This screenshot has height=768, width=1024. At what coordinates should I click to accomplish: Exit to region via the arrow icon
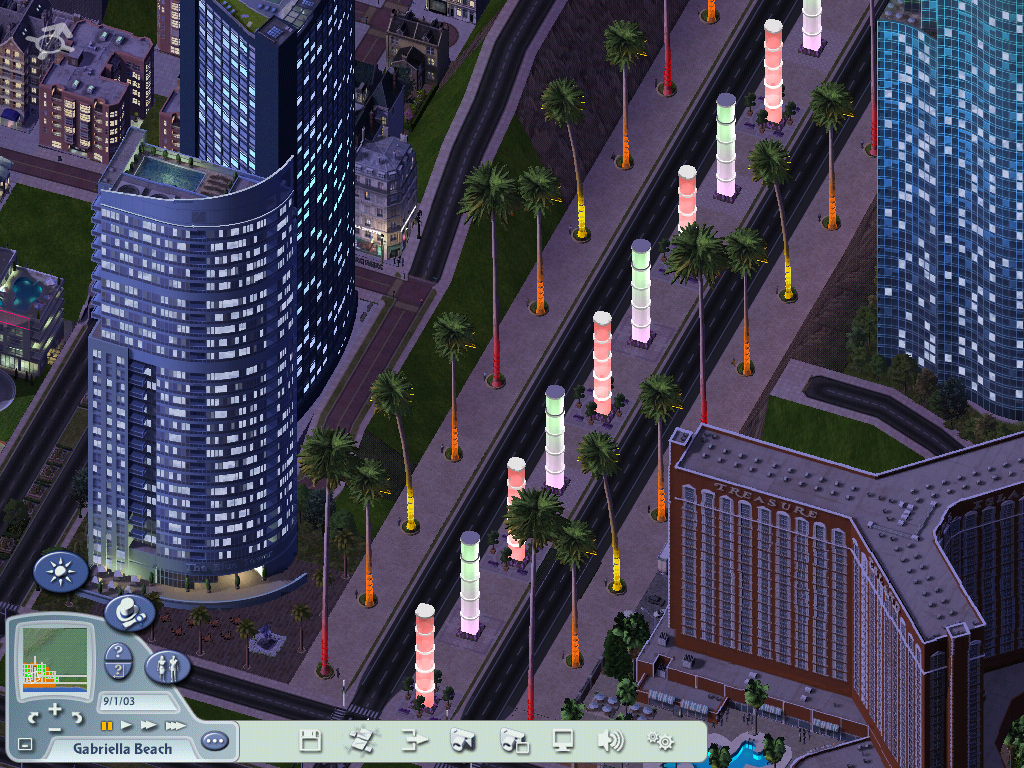(x=413, y=741)
